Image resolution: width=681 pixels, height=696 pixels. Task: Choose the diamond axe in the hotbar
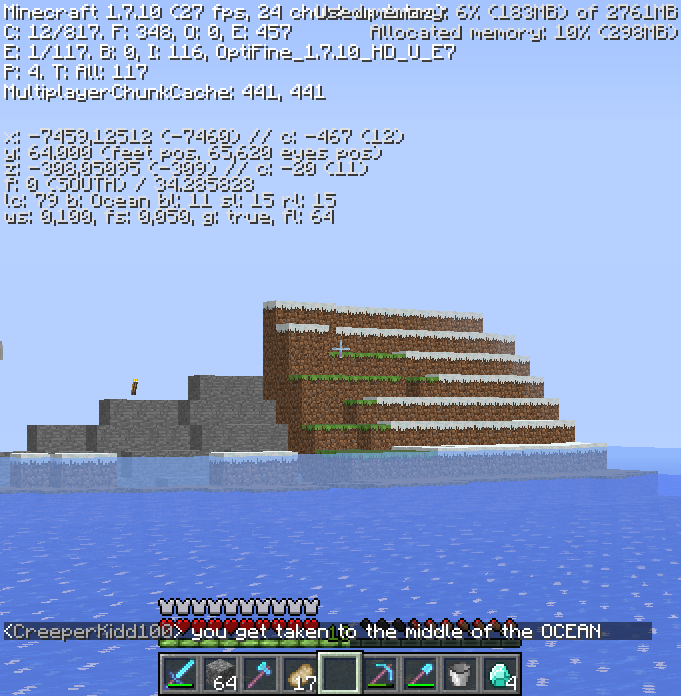(x=260, y=673)
